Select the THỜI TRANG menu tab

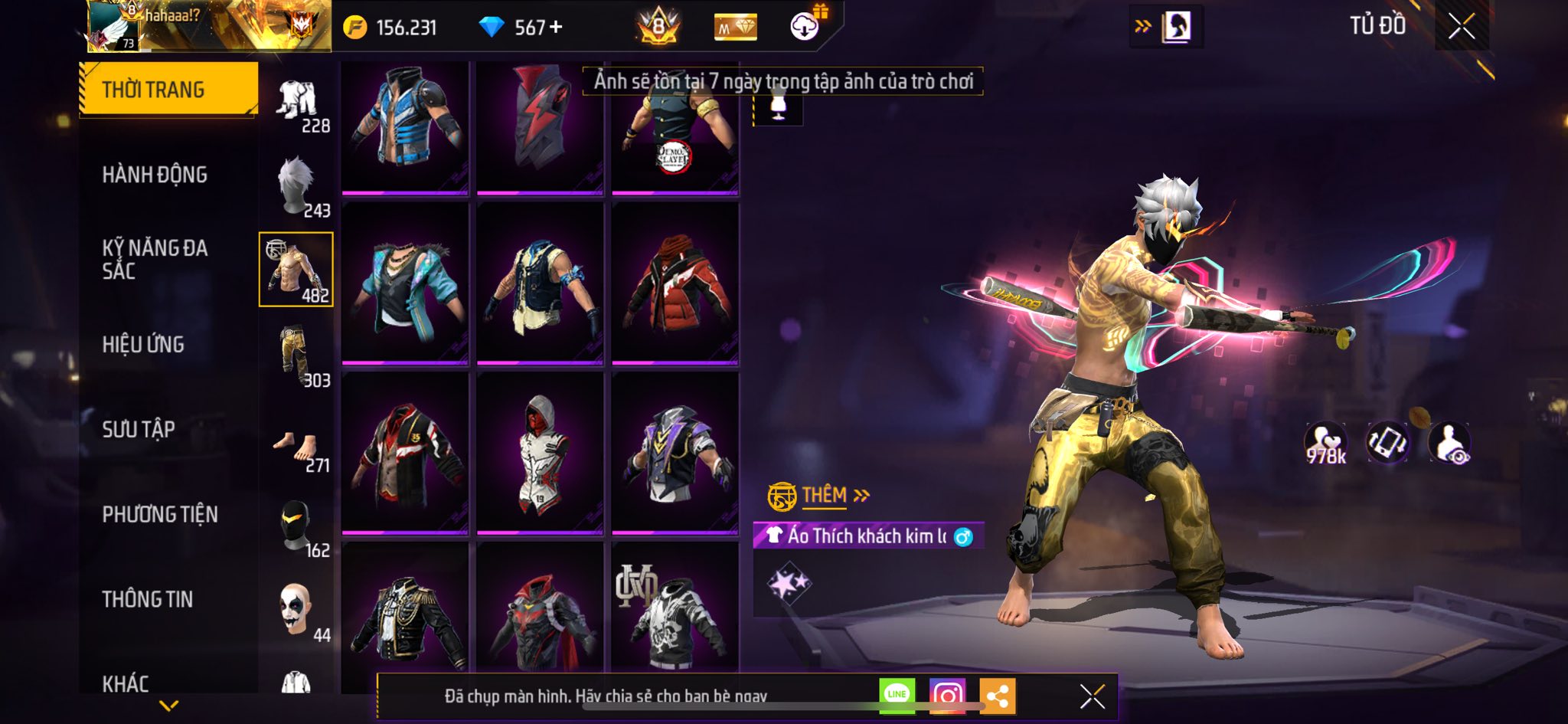pyautogui.click(x=168, y=90)
